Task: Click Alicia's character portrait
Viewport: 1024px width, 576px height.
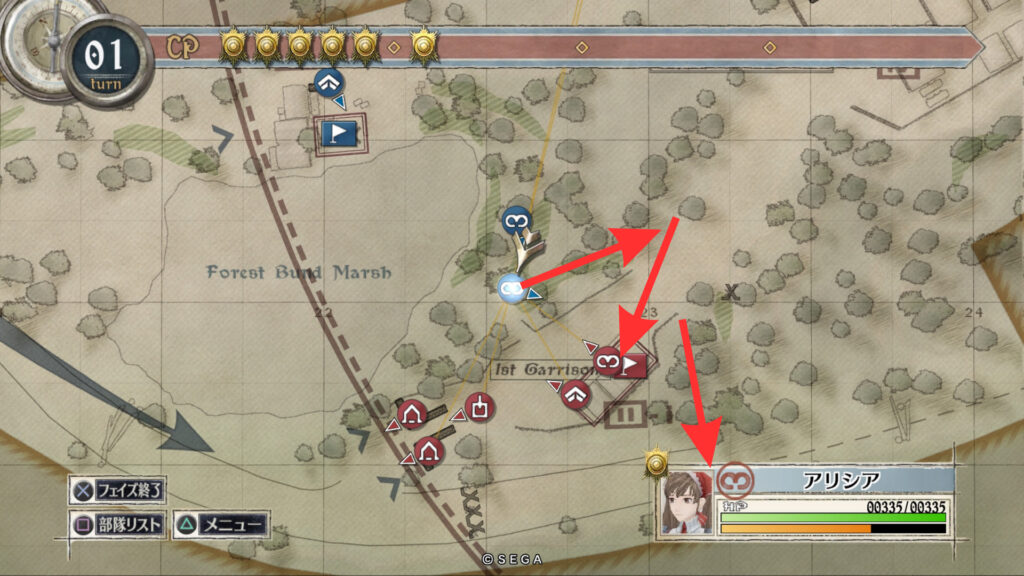Action: 687,503
